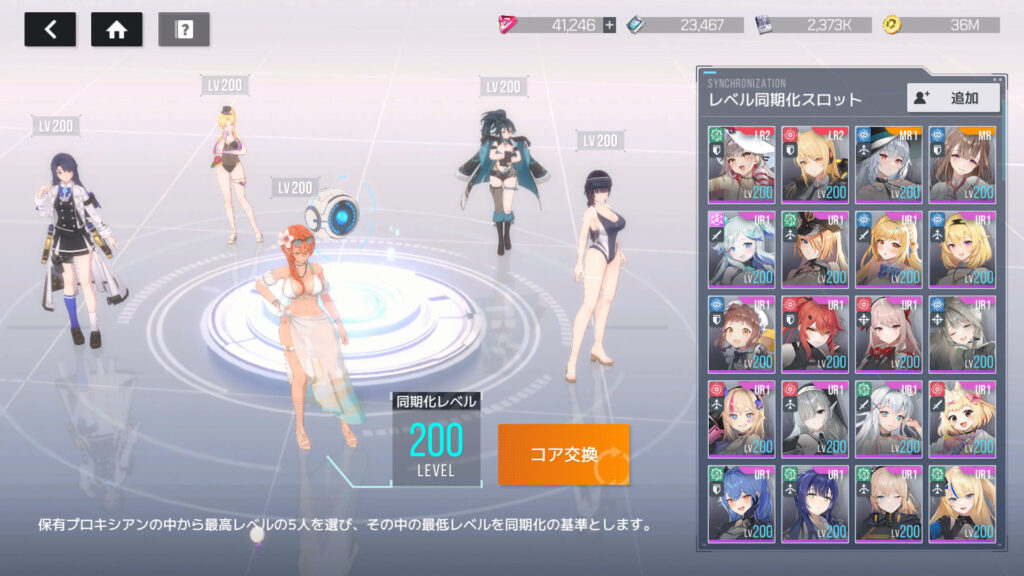
Task: Return to the home screen
Action: [x=116, y=29]
